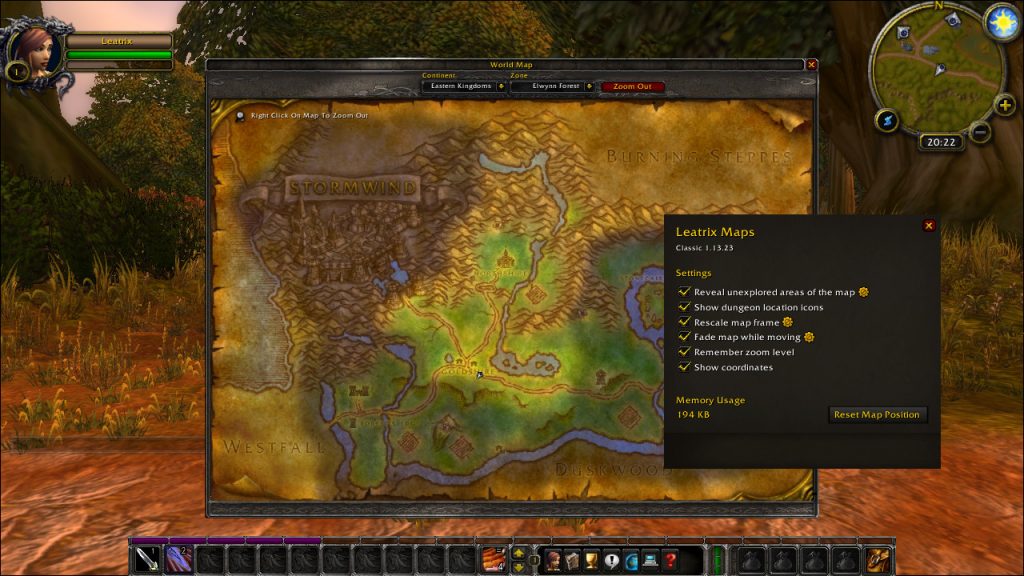Click the Reset Map Position button

coord(878,414)
